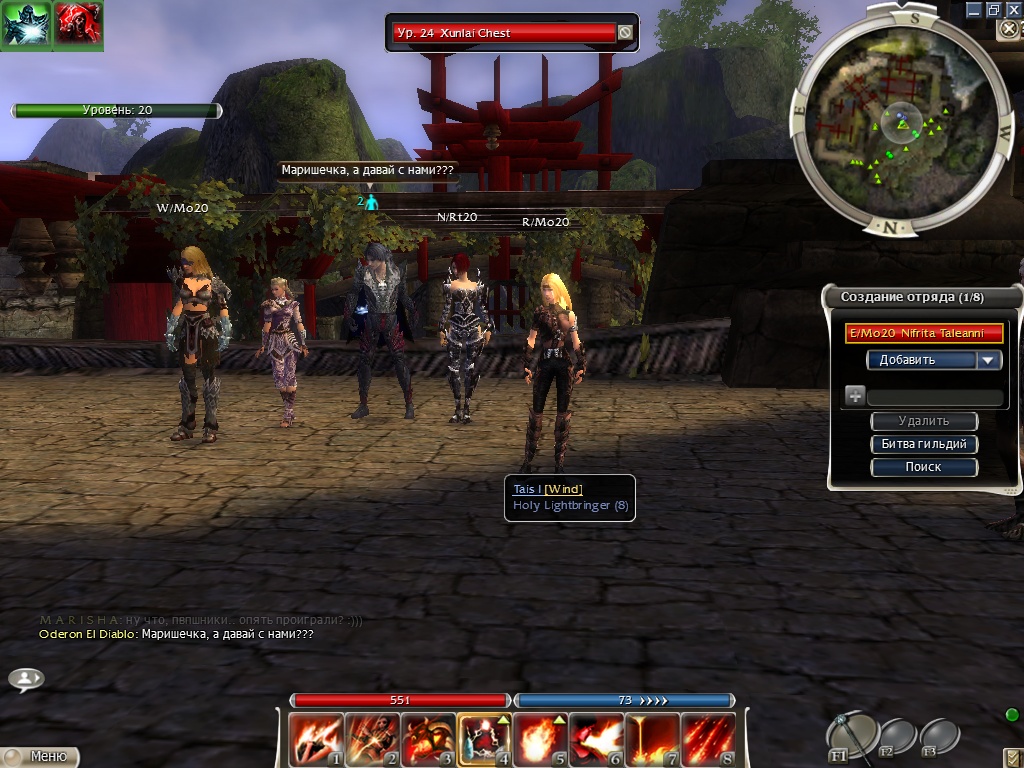Activate skill 3 fire dragon icon
Screen dimensions: 1024x768
click(x=428, y=739)
